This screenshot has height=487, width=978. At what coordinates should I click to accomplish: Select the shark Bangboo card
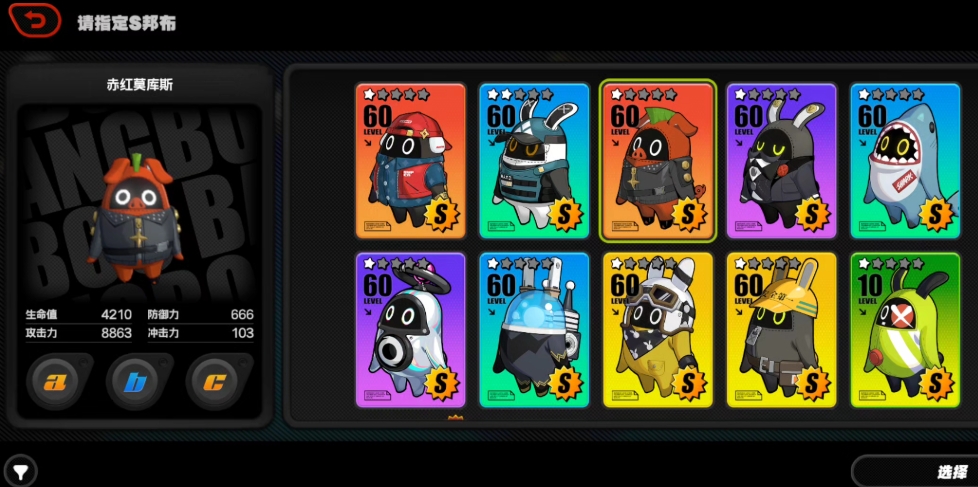click(x=905, y=161)
